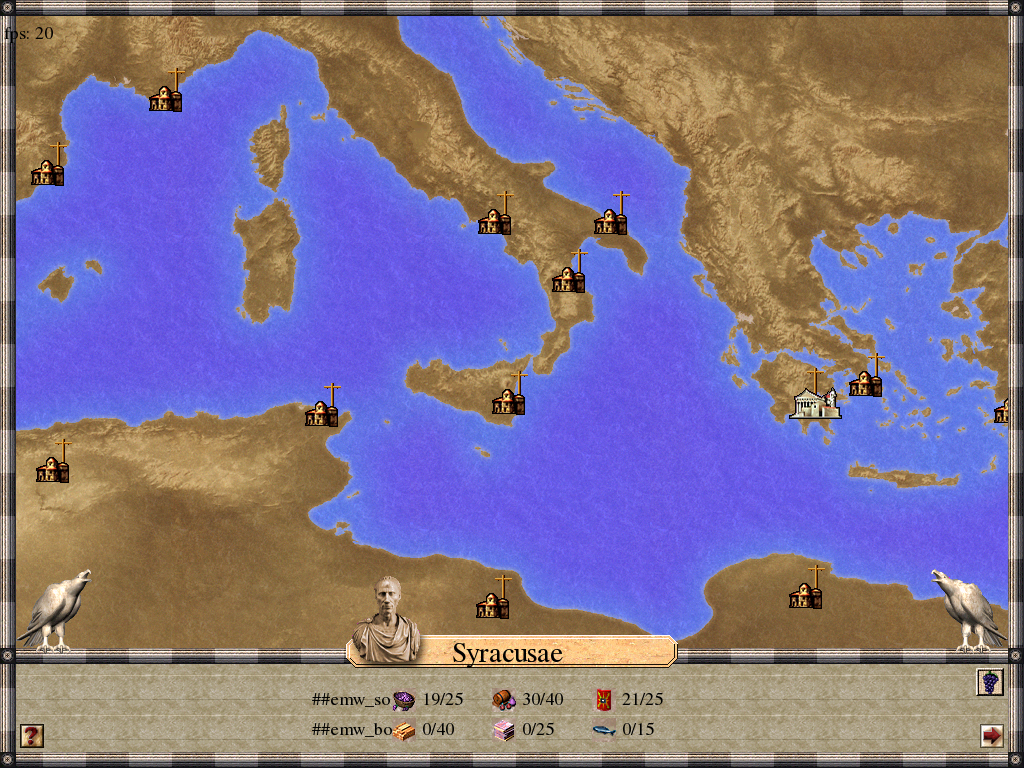This screenshot has height=768, width=1024.
Task: Select the city marker on southern France's coast
Action: point(166,96)
